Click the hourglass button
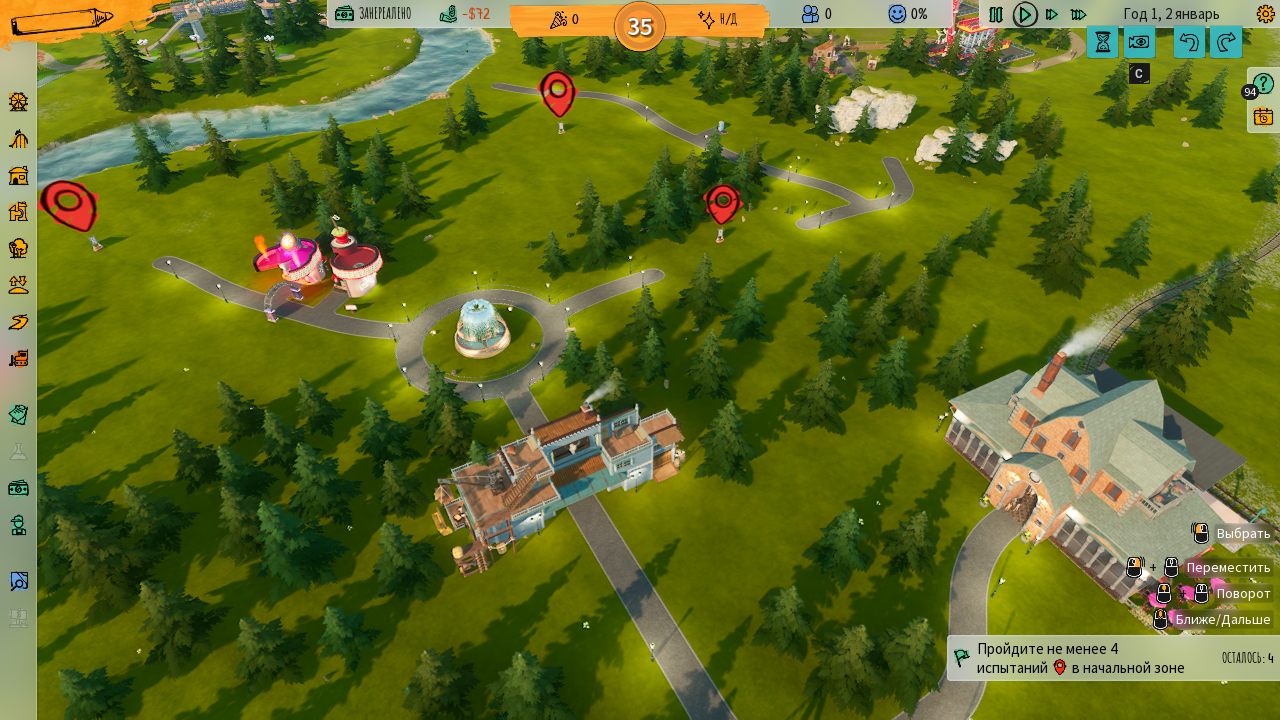This screenshot has height=720, width=1280. click(1102, 42)
